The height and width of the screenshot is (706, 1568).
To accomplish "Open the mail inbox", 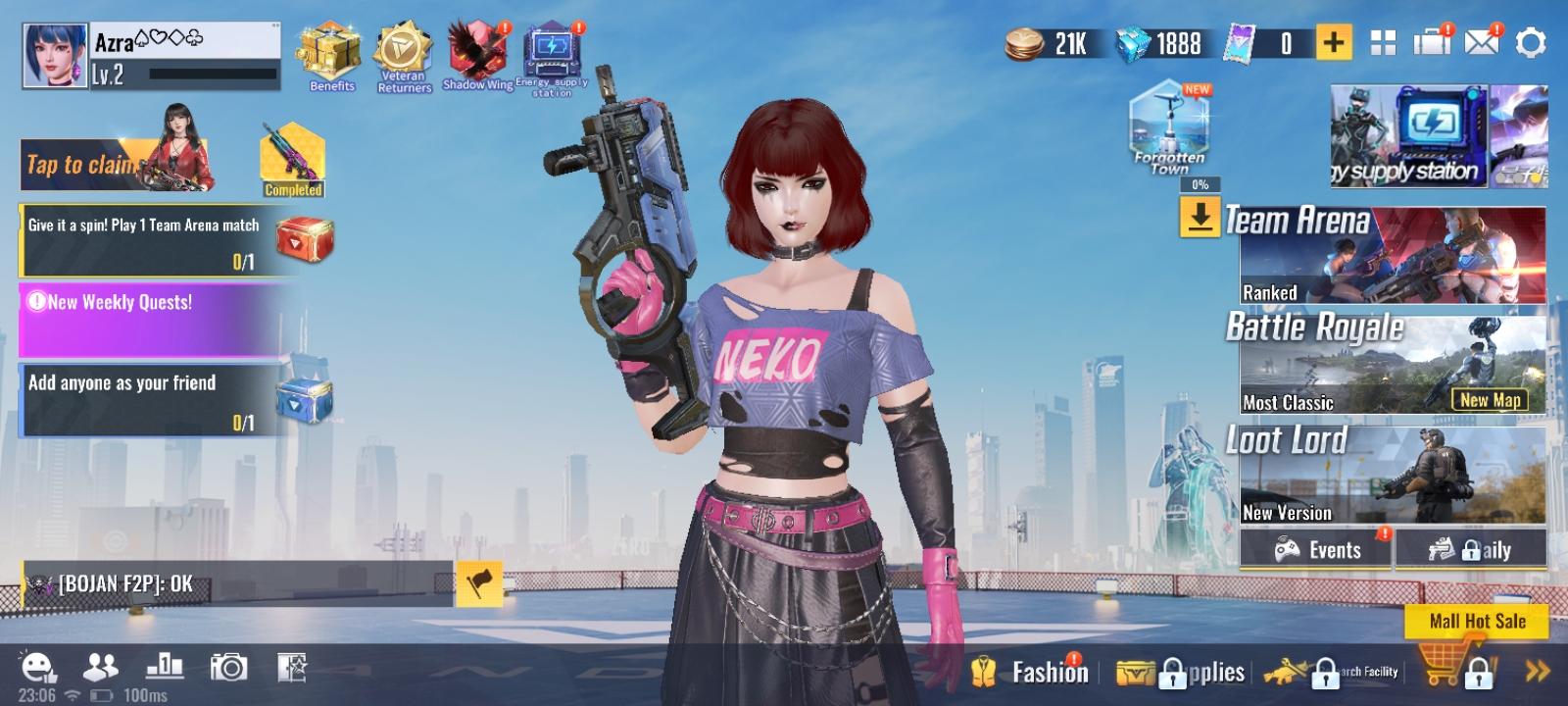I will (1478, 42).
